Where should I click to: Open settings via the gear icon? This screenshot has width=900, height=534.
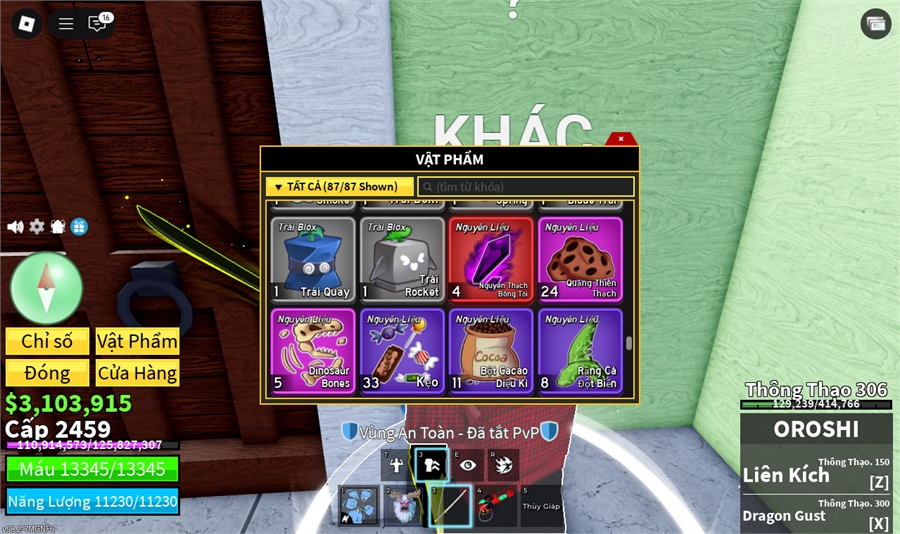pyautogui.click(x=37, y=227)
